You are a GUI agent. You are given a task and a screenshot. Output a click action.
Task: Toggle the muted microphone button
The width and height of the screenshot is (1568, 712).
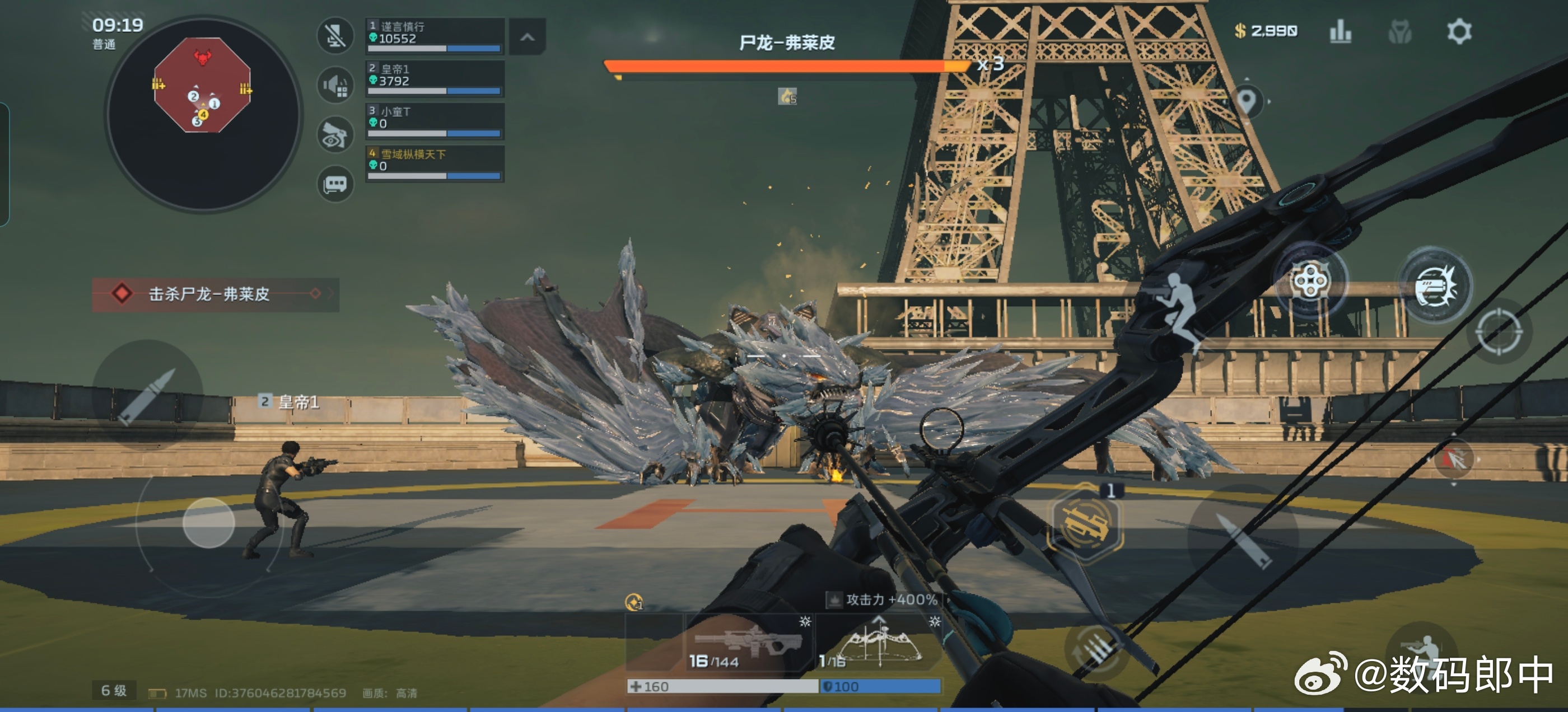click(335, 36)
